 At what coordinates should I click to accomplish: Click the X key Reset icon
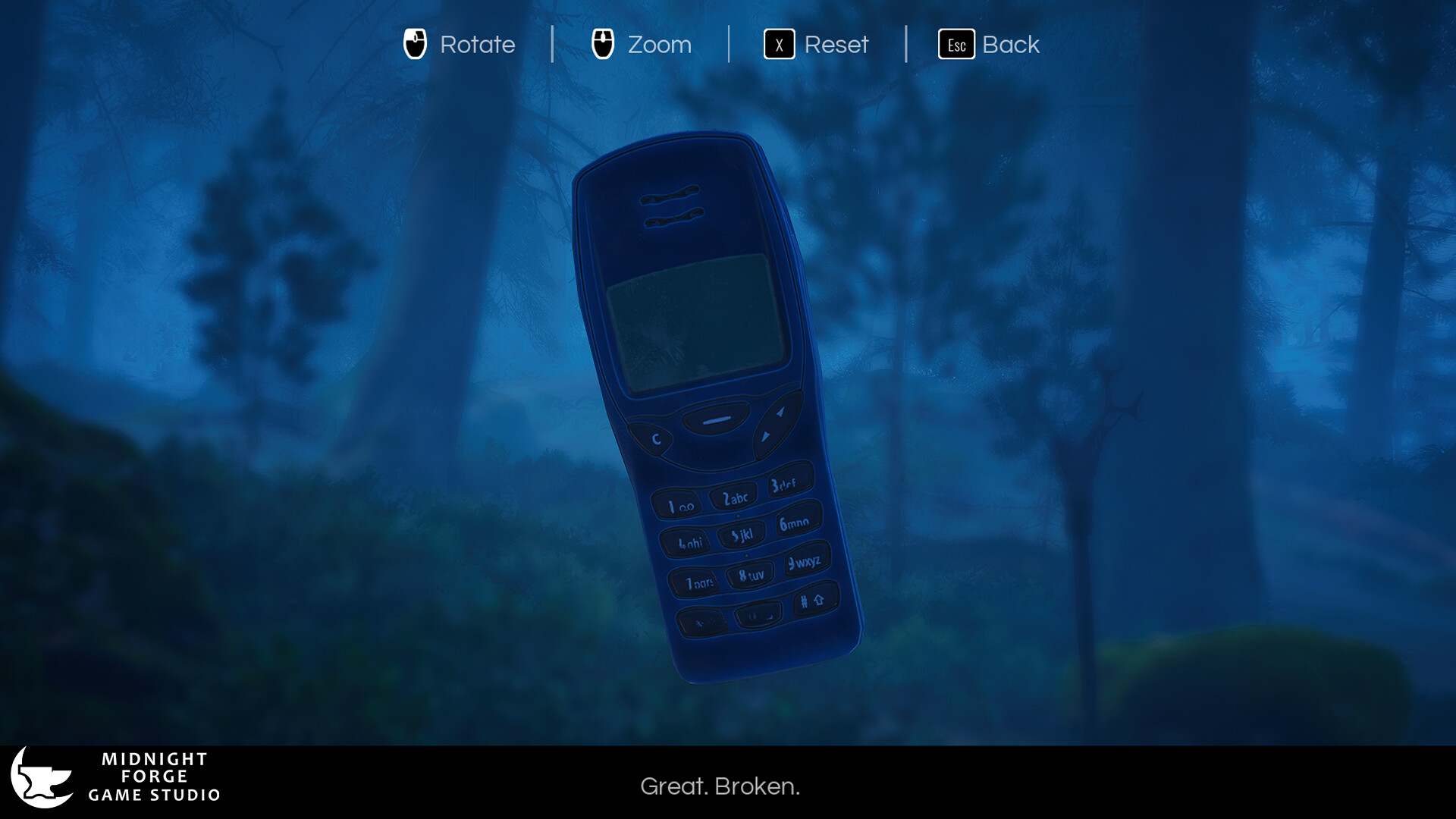[x=778, y=45]
